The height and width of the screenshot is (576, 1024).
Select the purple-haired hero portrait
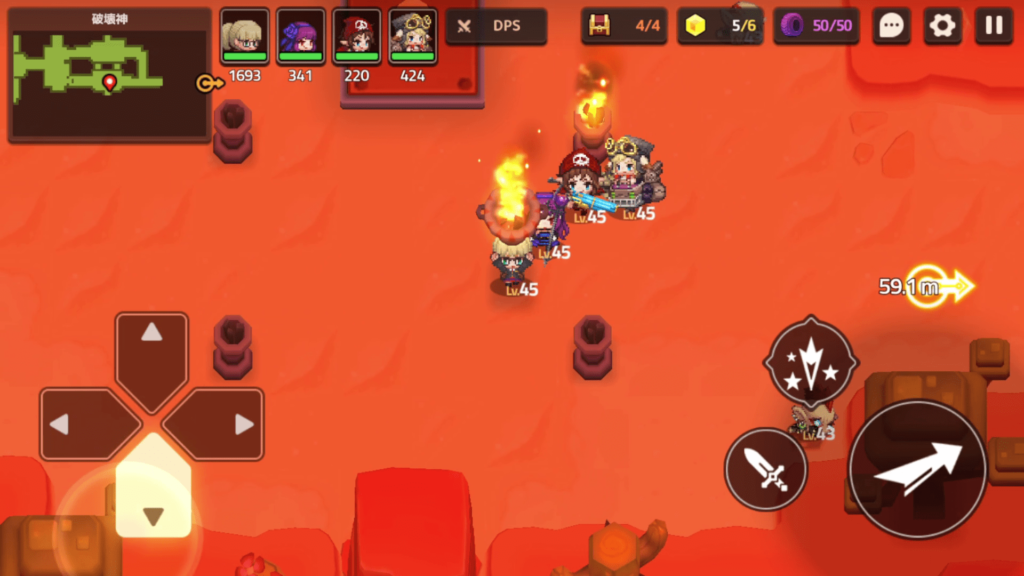[300, 36]
